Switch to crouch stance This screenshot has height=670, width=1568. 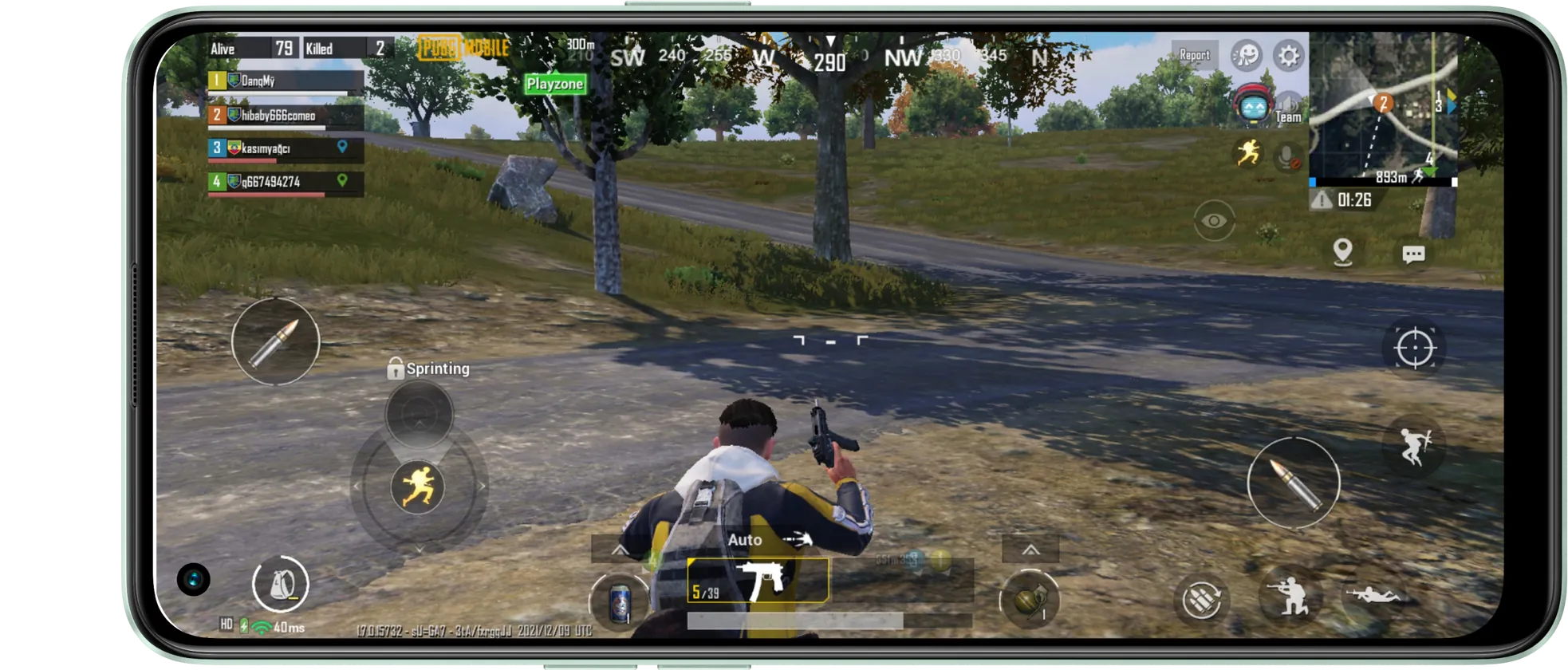pos(1290,595)
